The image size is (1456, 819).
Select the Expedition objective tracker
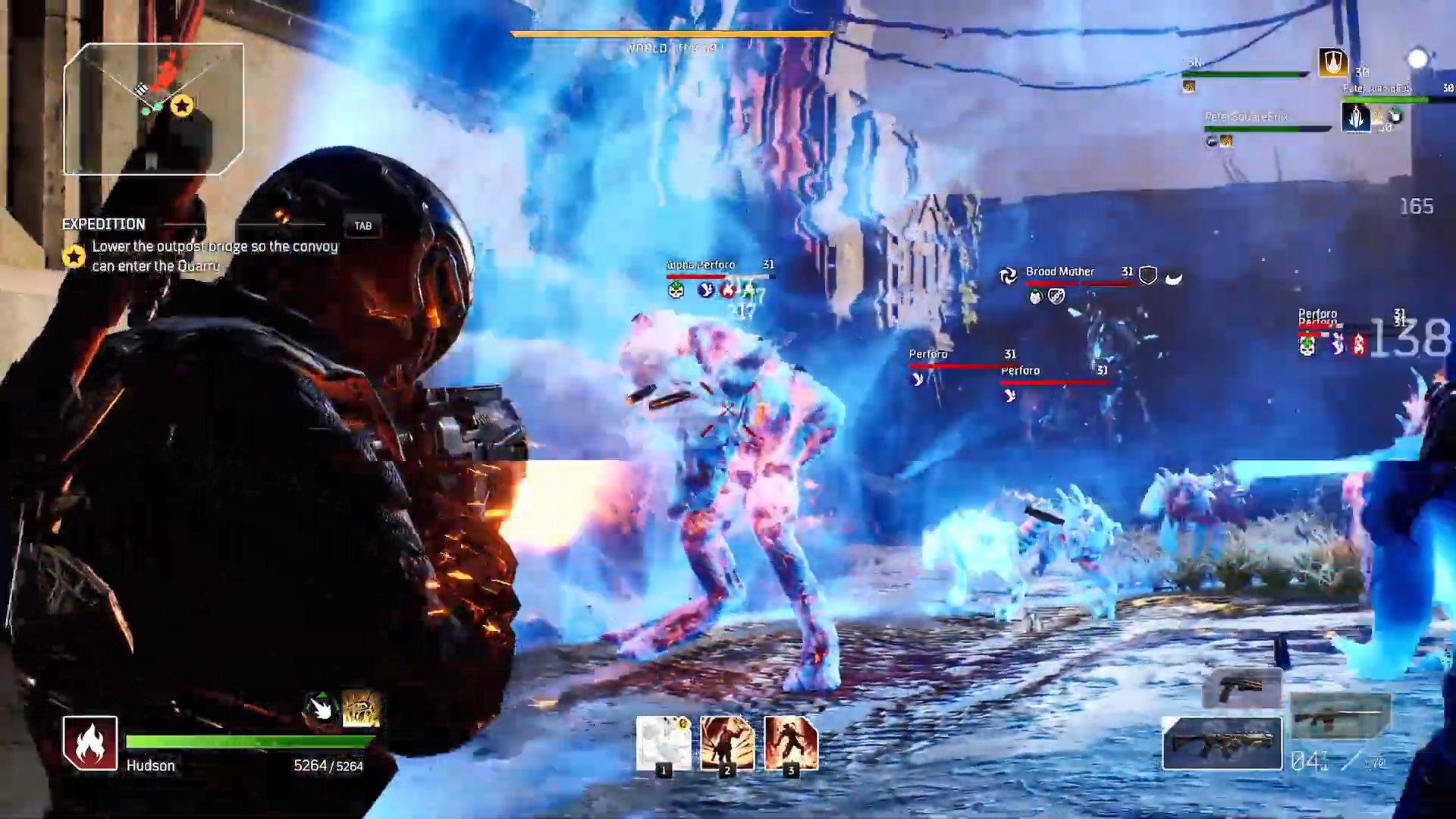coord(200,246)
